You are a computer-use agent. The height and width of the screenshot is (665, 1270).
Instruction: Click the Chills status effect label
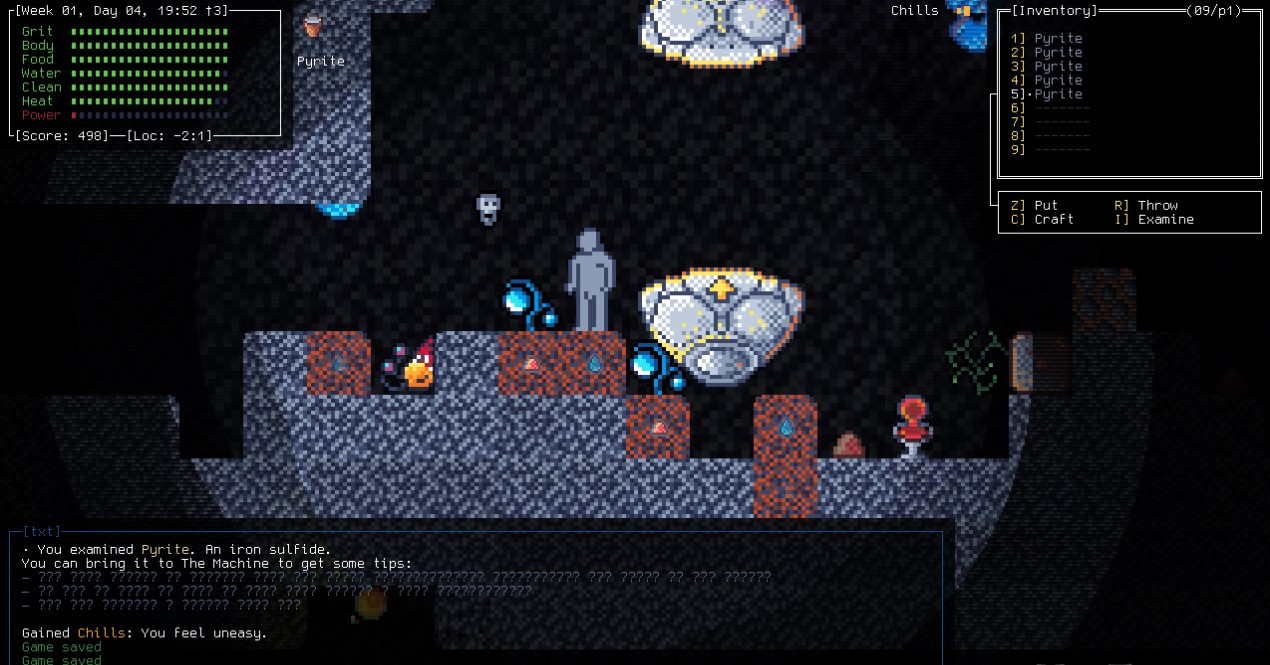(x=915, y=11)
